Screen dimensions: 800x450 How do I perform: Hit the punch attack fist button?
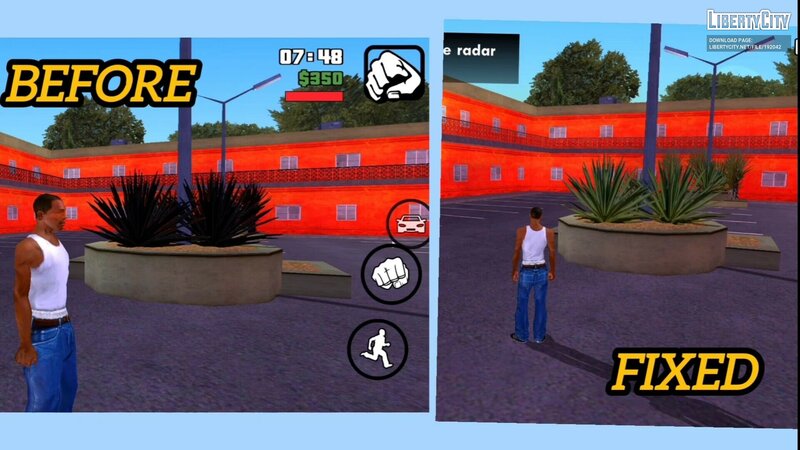tap(391, 275)
